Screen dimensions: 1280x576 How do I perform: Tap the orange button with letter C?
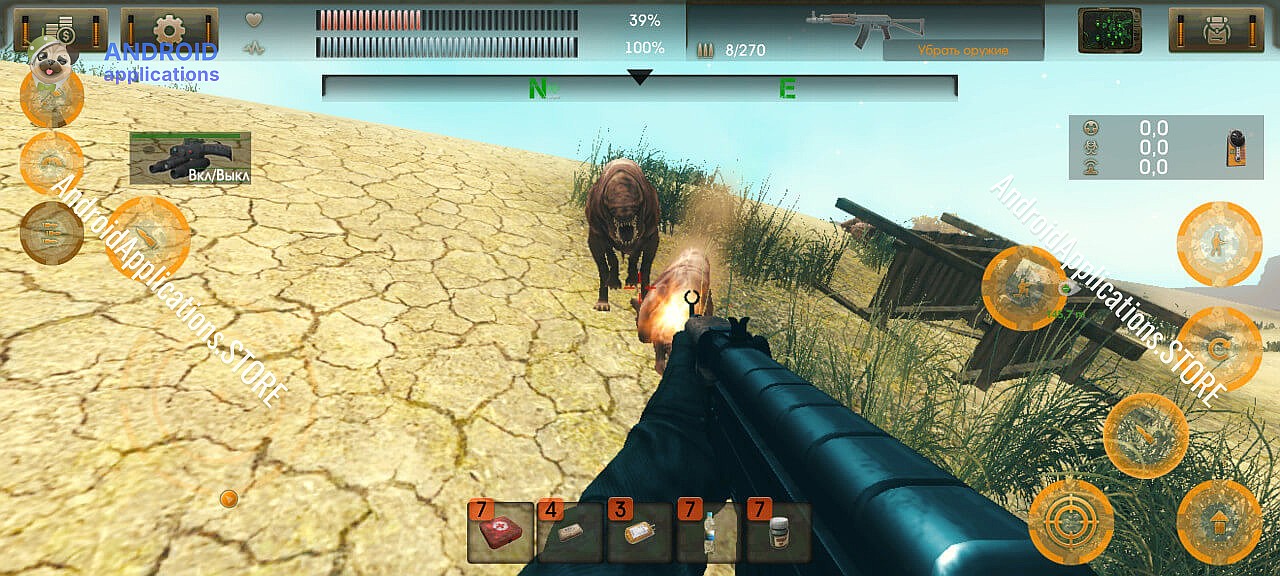point(1219,348)
